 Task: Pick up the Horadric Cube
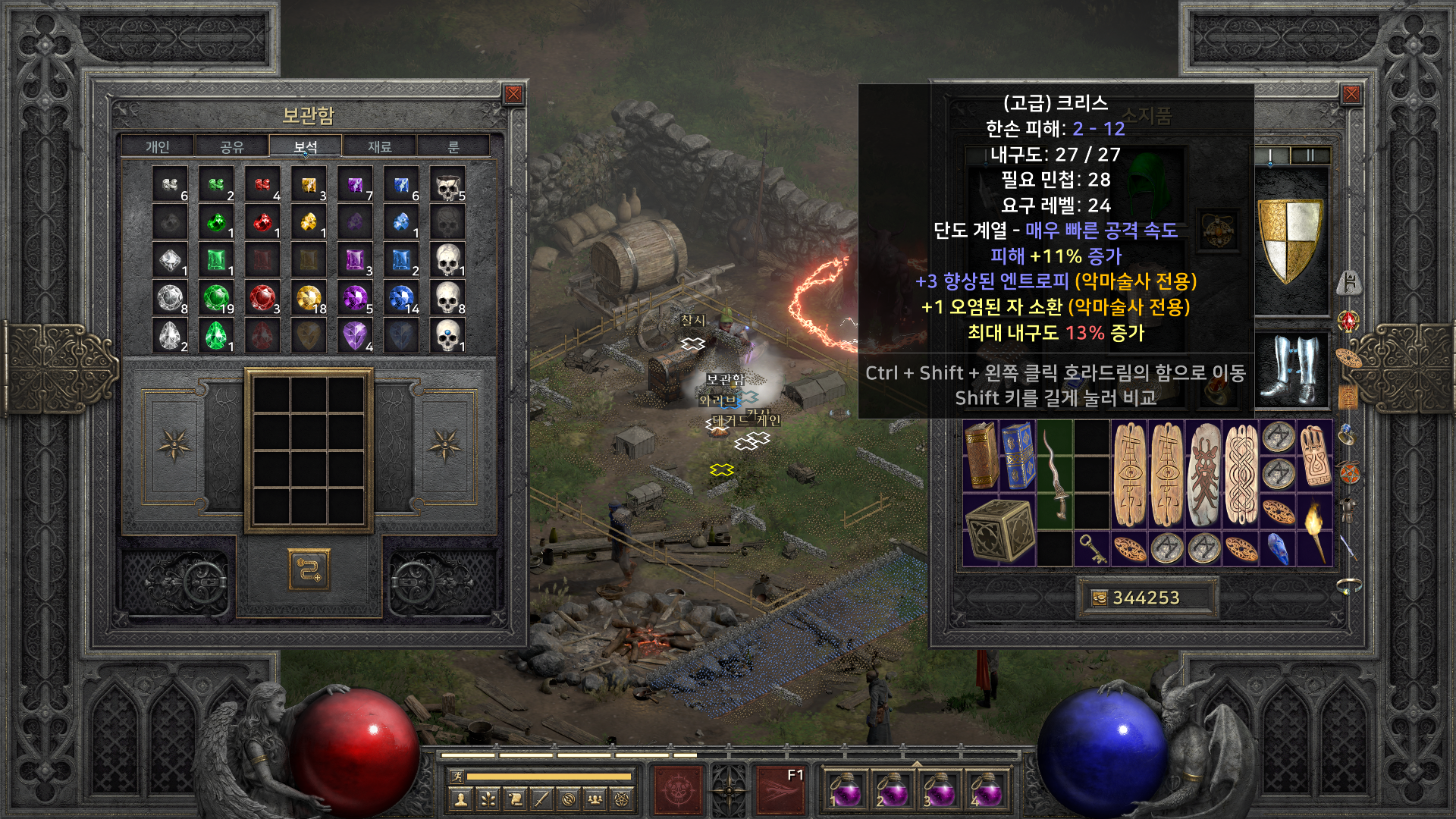pos(999,530)
